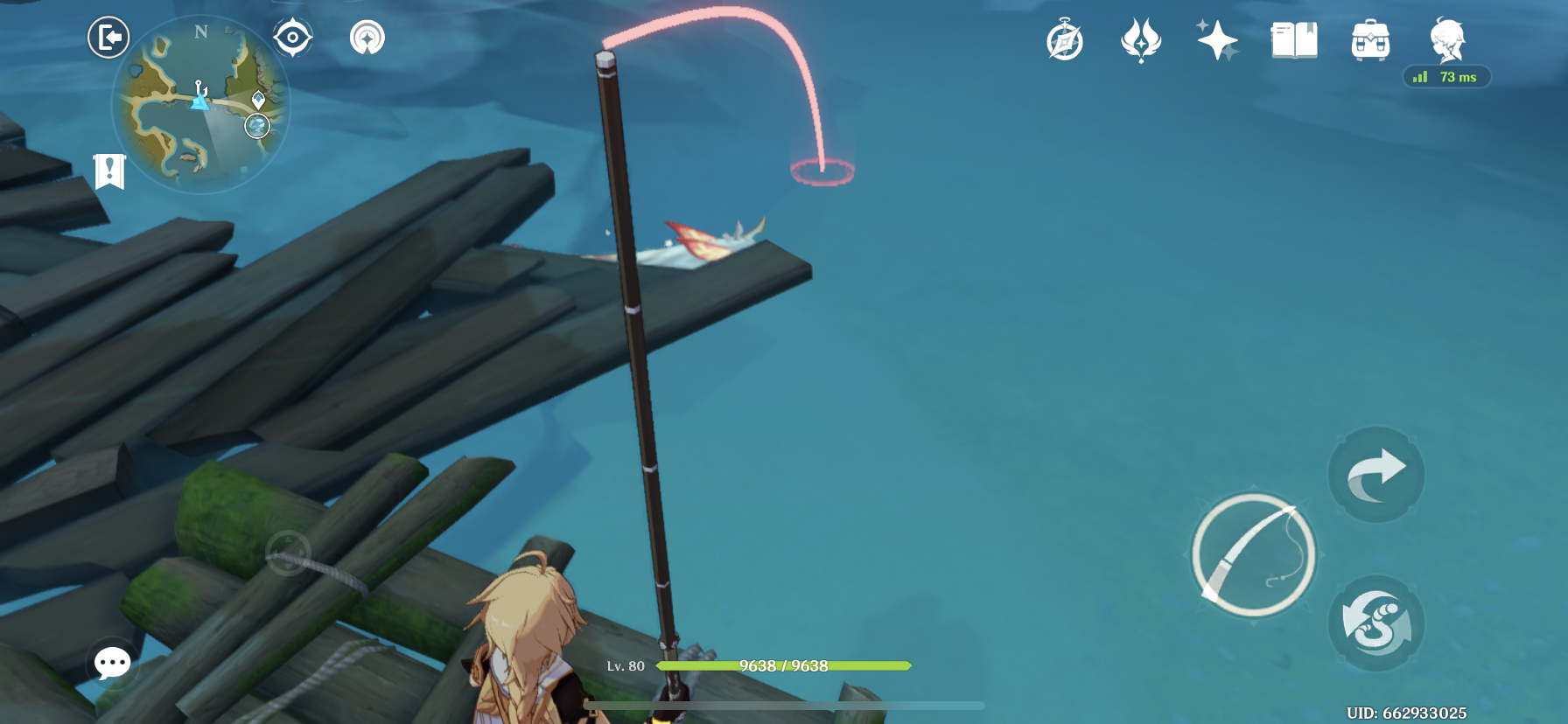1568x724 pixels.
Task: Open the wing-emblem party menu
Action: 1140,40
